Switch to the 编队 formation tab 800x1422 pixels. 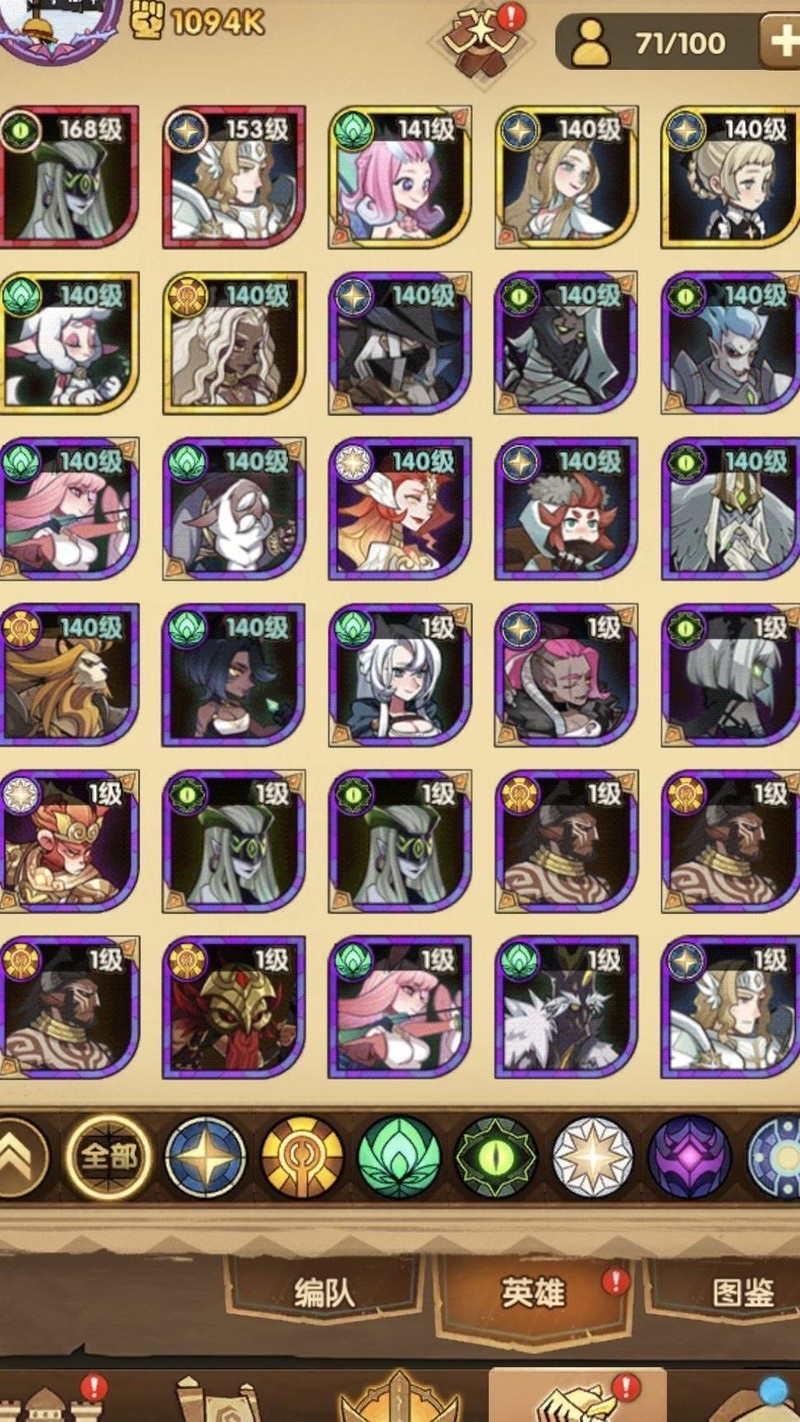[325, 1292]
